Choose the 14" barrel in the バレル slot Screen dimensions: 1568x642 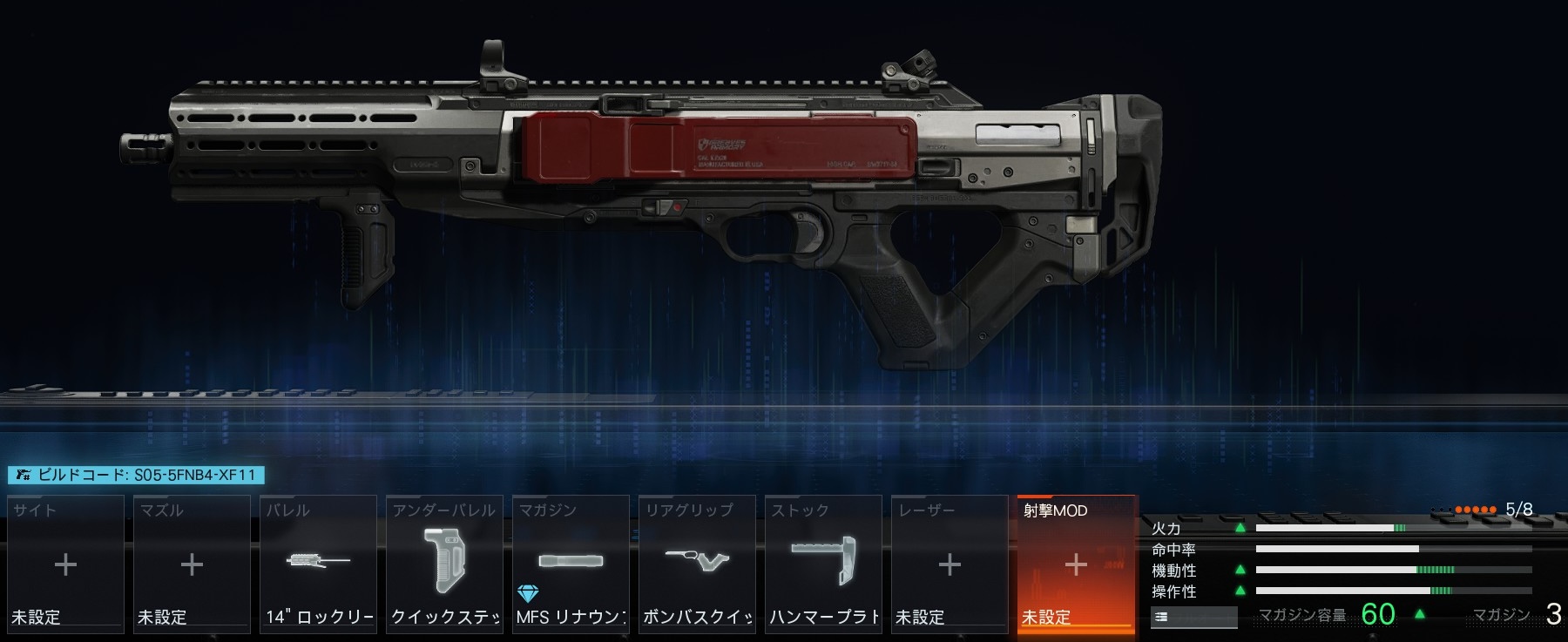(318, 563)
